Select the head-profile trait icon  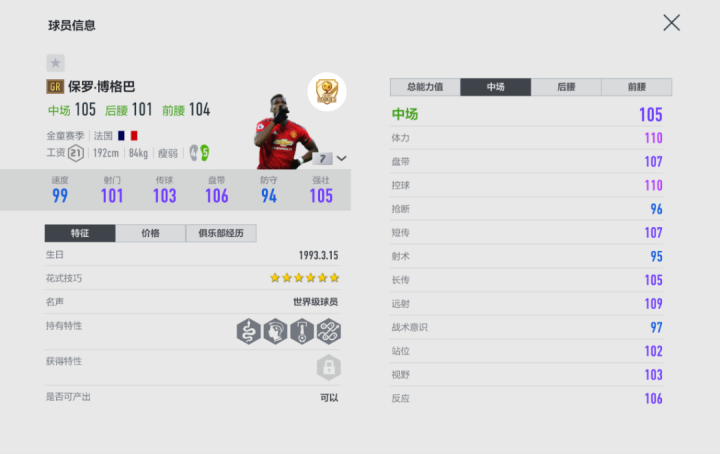click(275, 331)
